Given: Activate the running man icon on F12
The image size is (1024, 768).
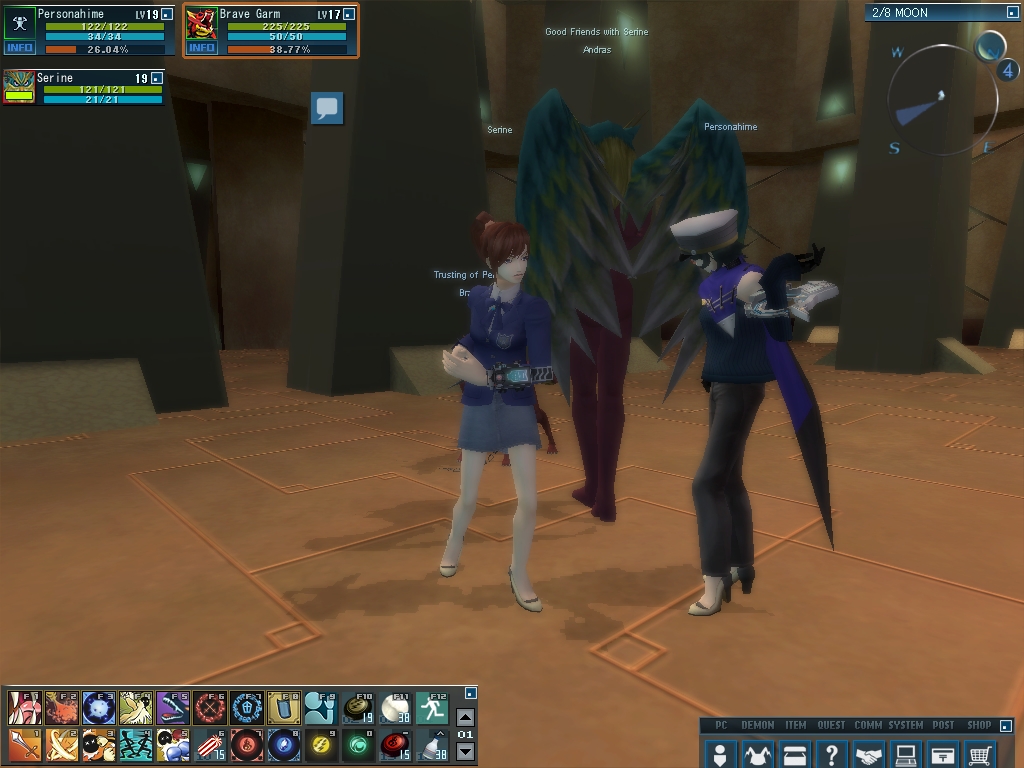Looking at the screenshot, I should click(x=432, y=708).
